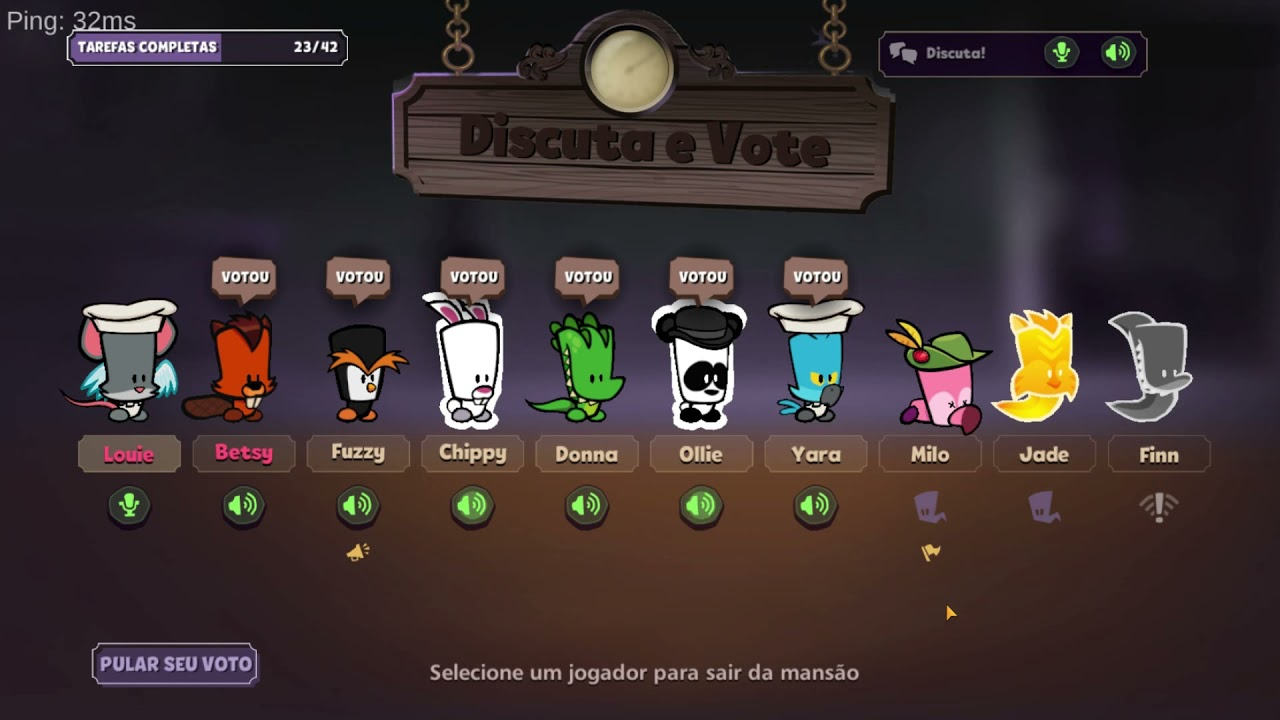The width and height of the screenshot is (1280, 720).
Task: Click the speaker icon below Betsy
Action: pyautogui.click(x=243, y=506)
